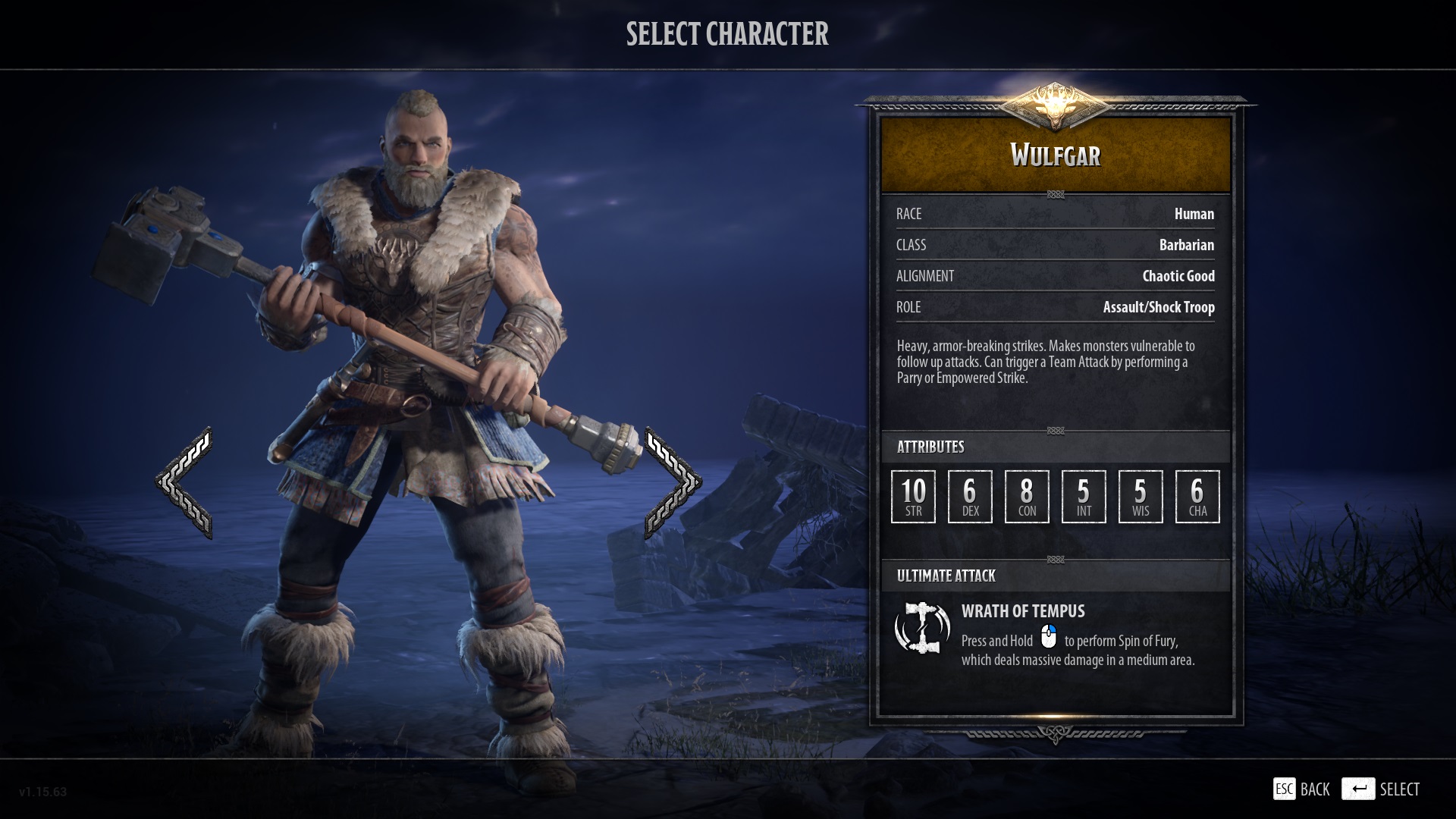
Task: Select the CON attribute box showing 8
Action: tap(1026, 497)
